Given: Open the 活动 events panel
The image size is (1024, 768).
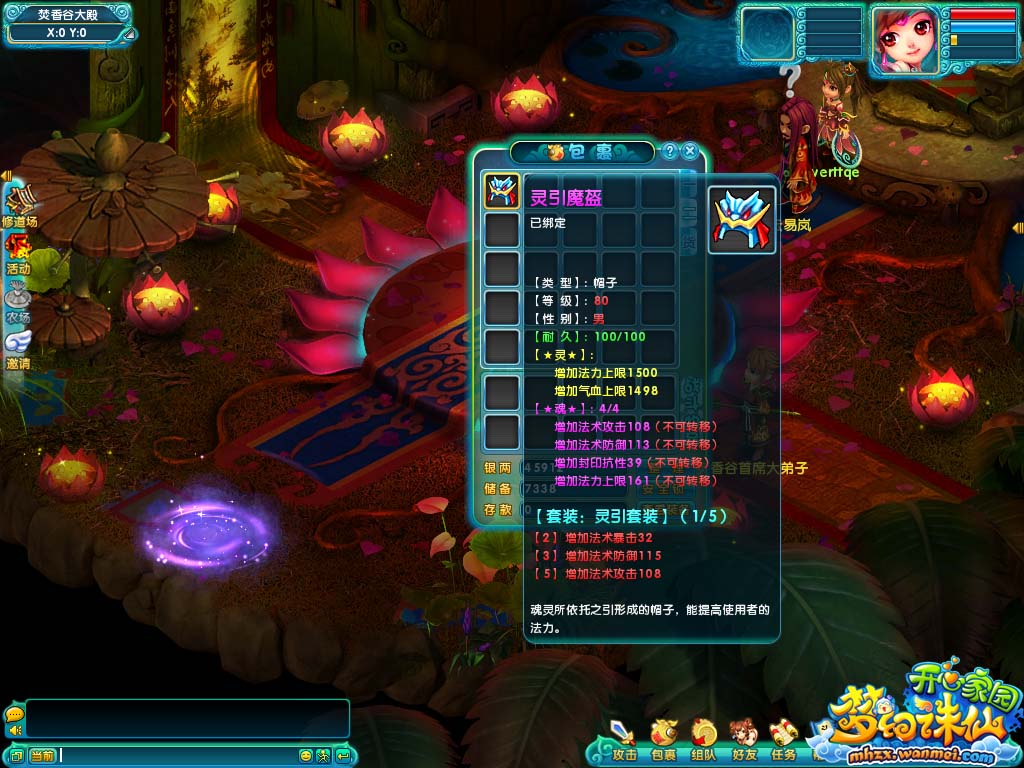Looking at the screenshot, I should click(x=18, y=253).
